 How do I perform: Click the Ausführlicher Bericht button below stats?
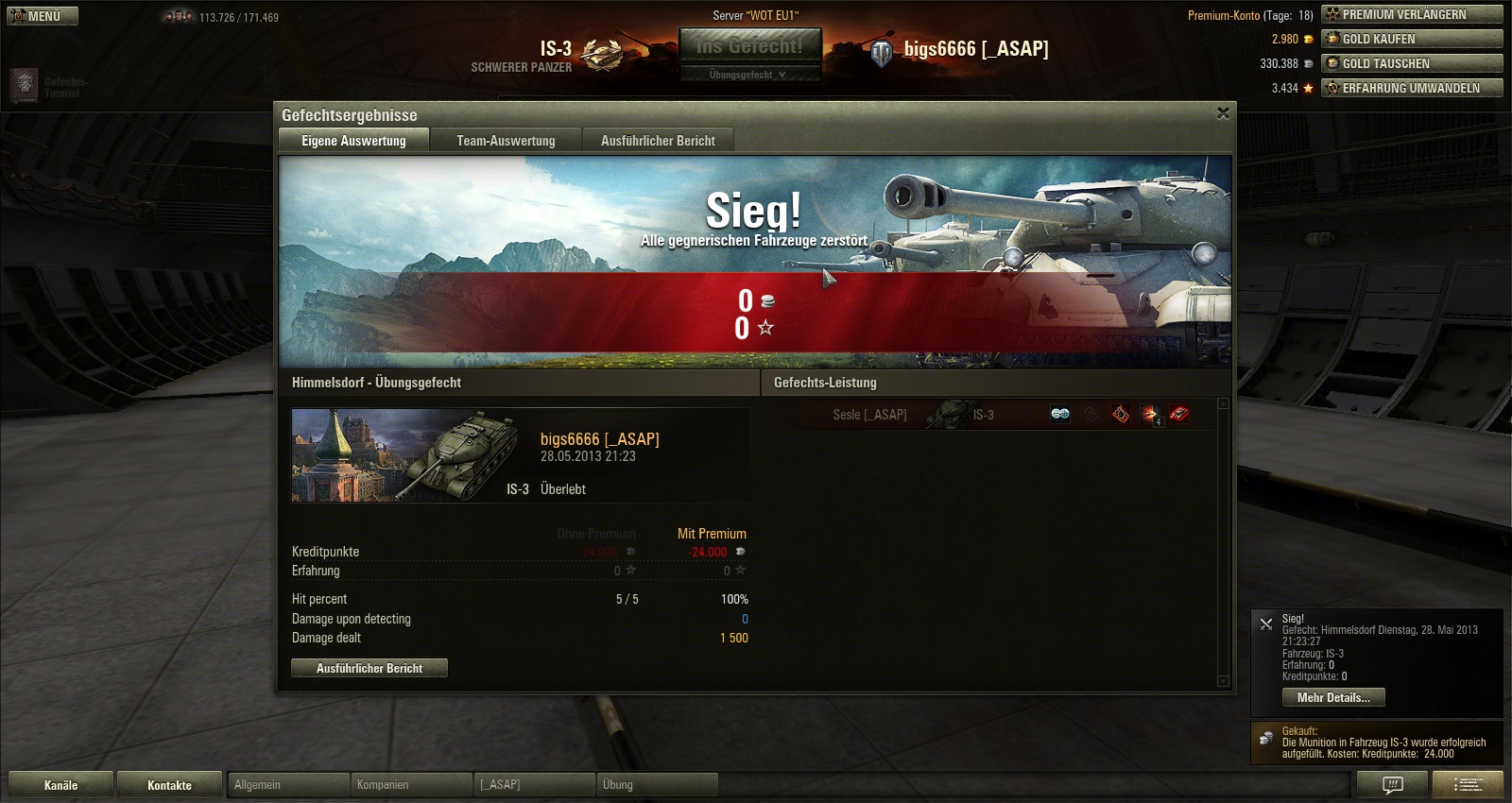pyautogui.click(x=369, y=668)
